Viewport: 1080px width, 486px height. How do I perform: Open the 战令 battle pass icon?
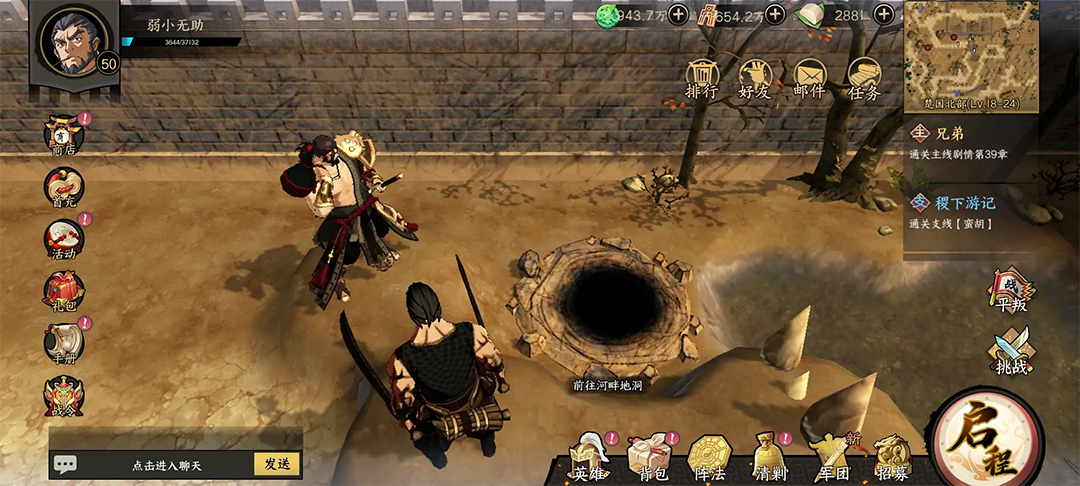click(x=65, y=396)
